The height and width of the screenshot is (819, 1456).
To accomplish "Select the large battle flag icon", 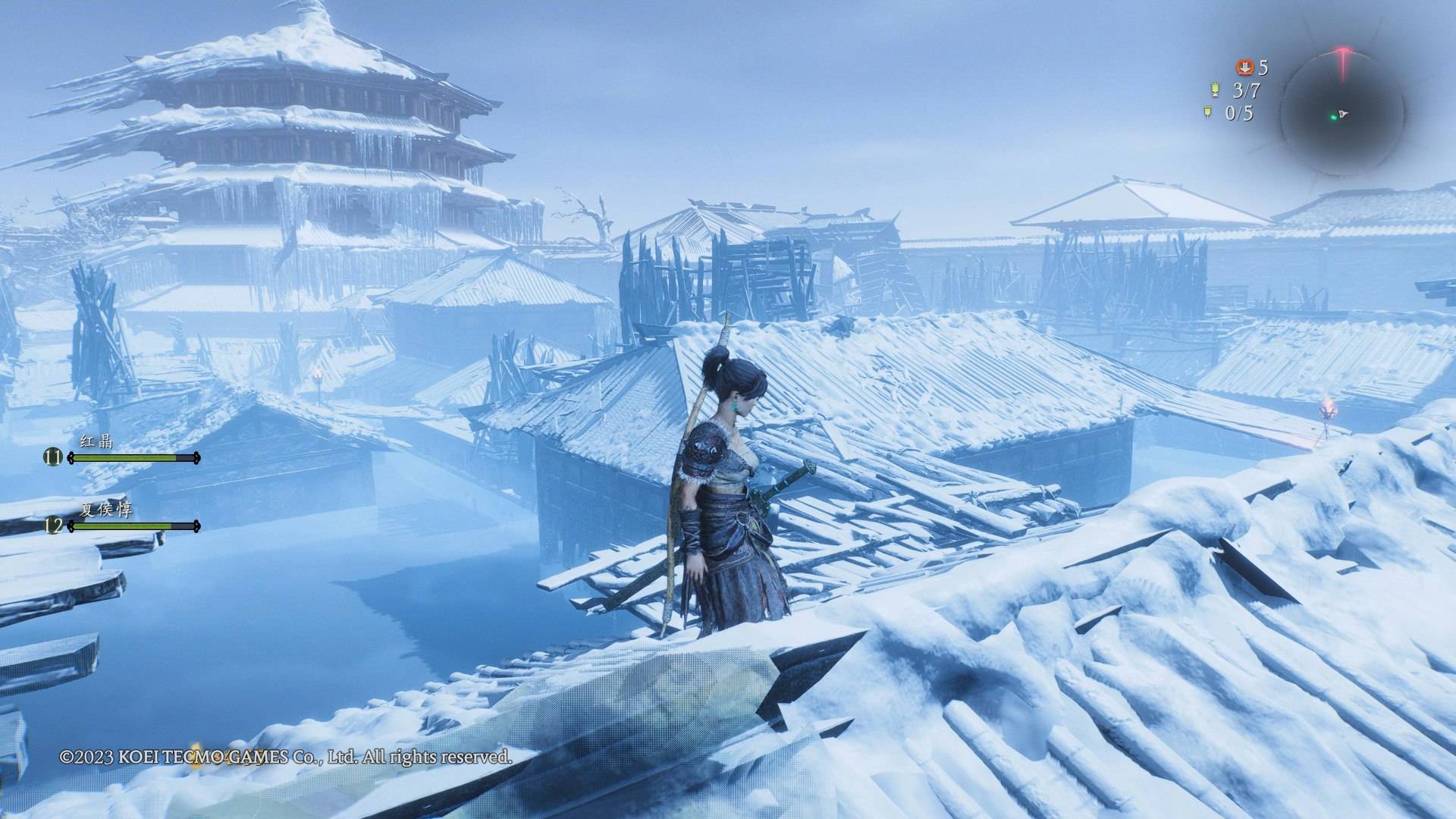I will (1215, 90).
